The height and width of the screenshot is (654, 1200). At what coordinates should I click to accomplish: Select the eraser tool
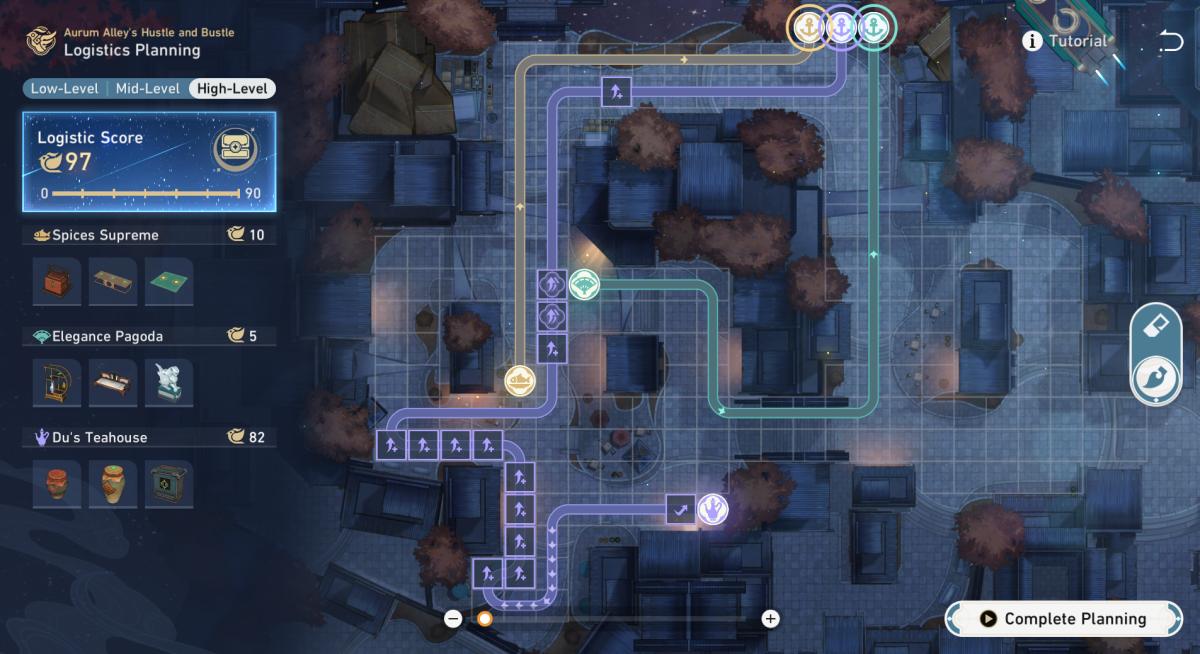coord(1156,326)
